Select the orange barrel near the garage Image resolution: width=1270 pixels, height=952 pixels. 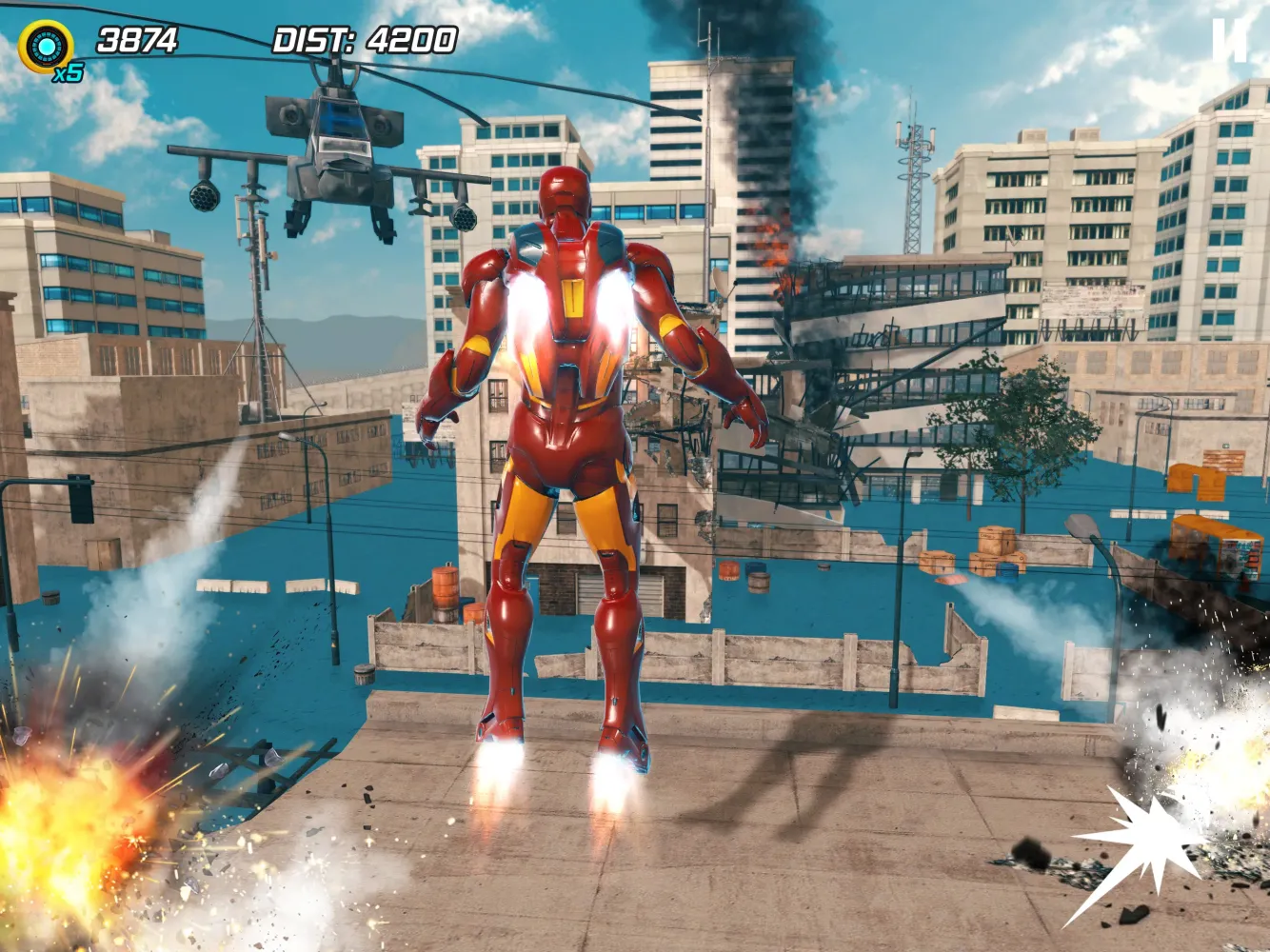point(446,585)
